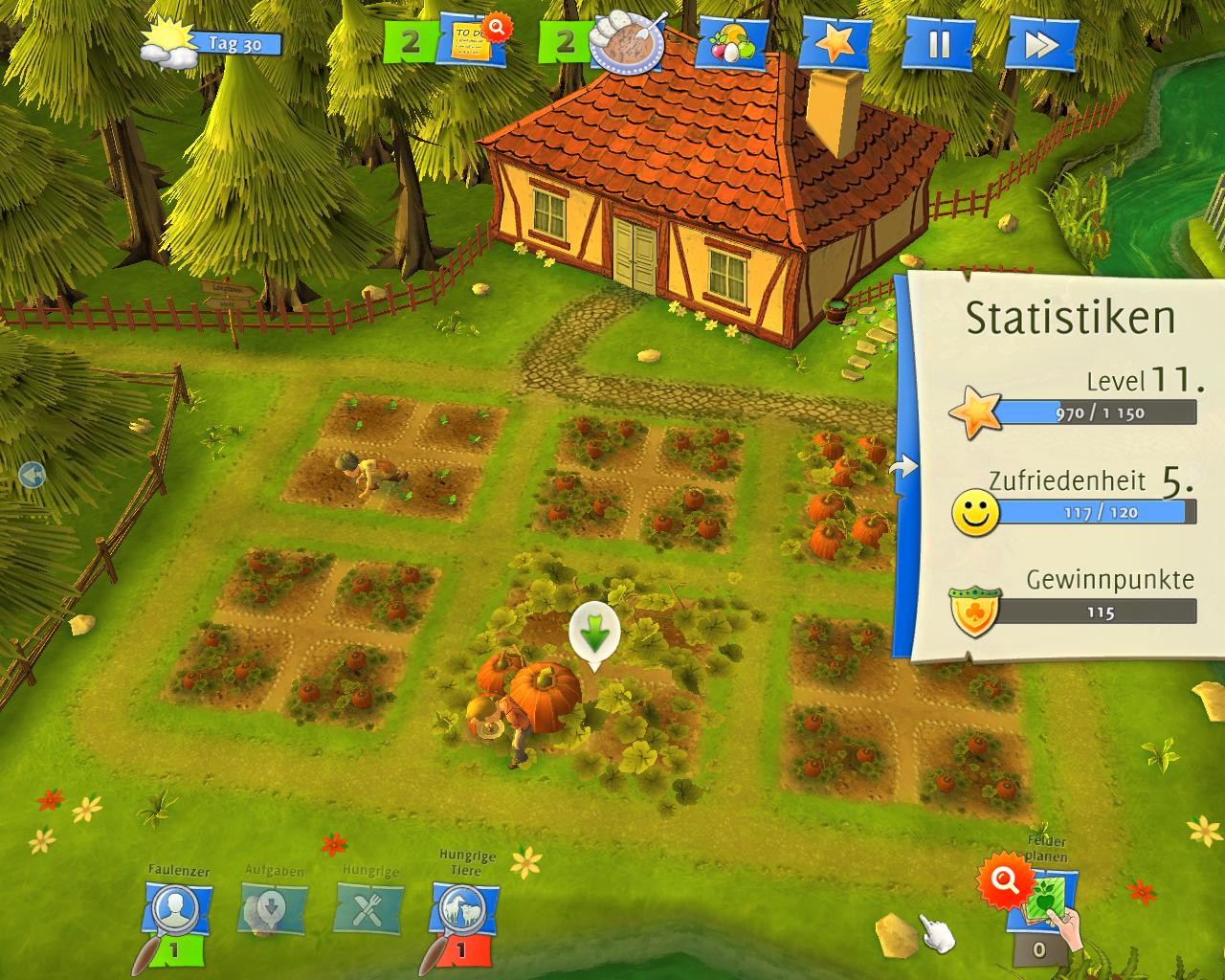
Task: Open the weather and day indicator
Action: 211,44
